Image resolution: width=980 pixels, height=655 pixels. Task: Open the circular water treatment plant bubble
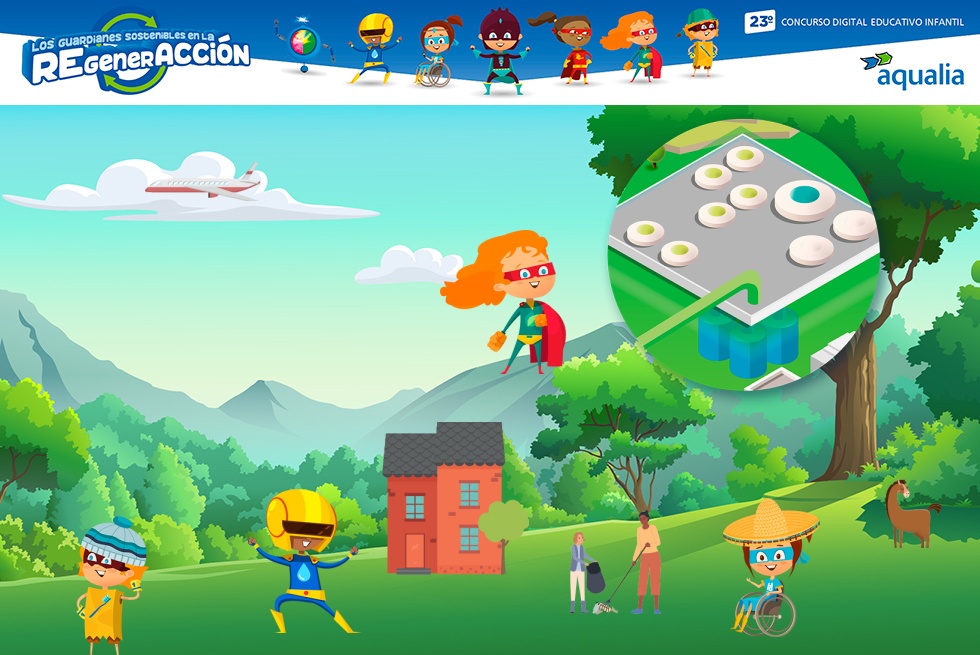point(744,243)
